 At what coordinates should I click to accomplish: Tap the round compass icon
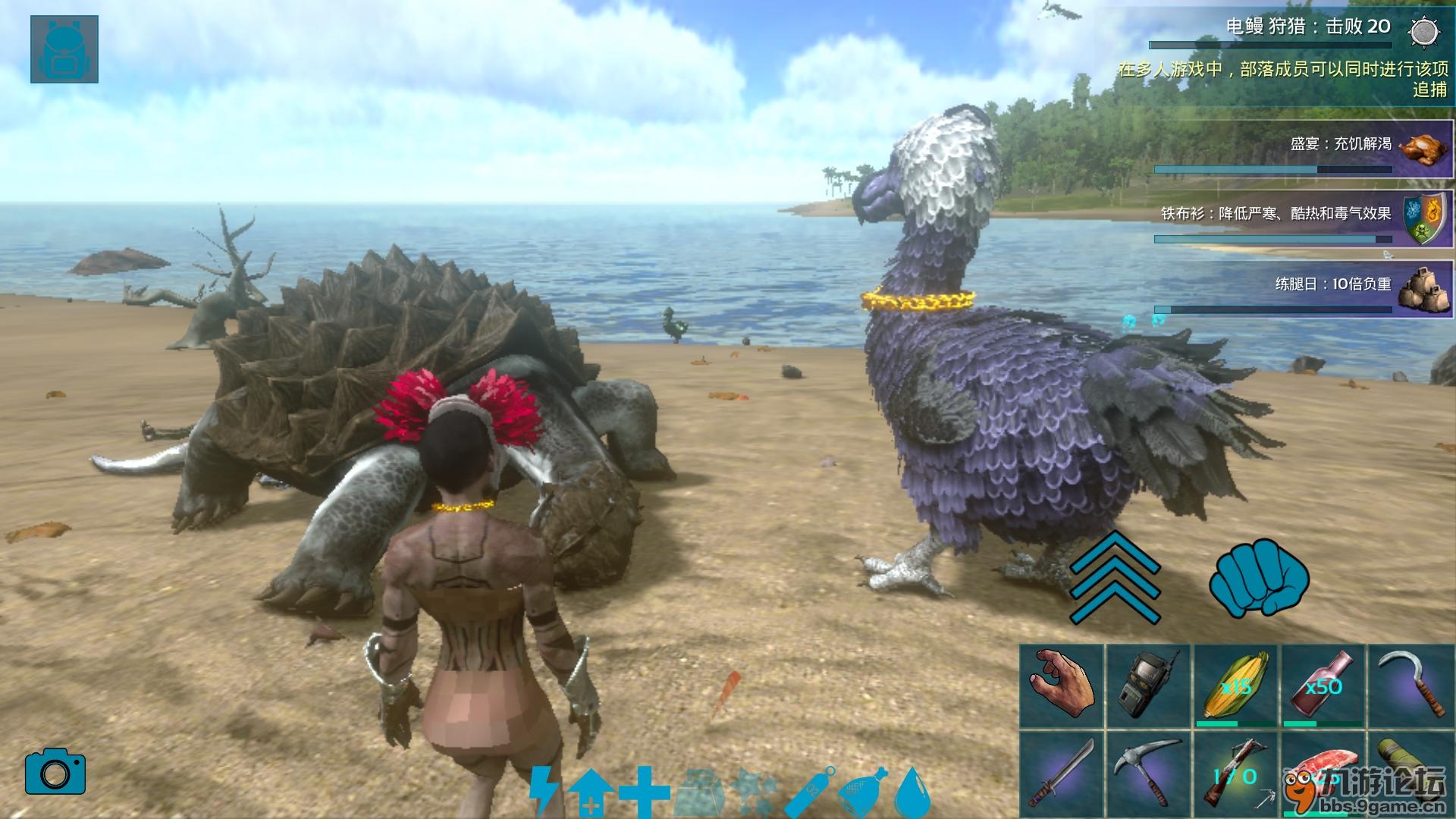pos(1424,32)
